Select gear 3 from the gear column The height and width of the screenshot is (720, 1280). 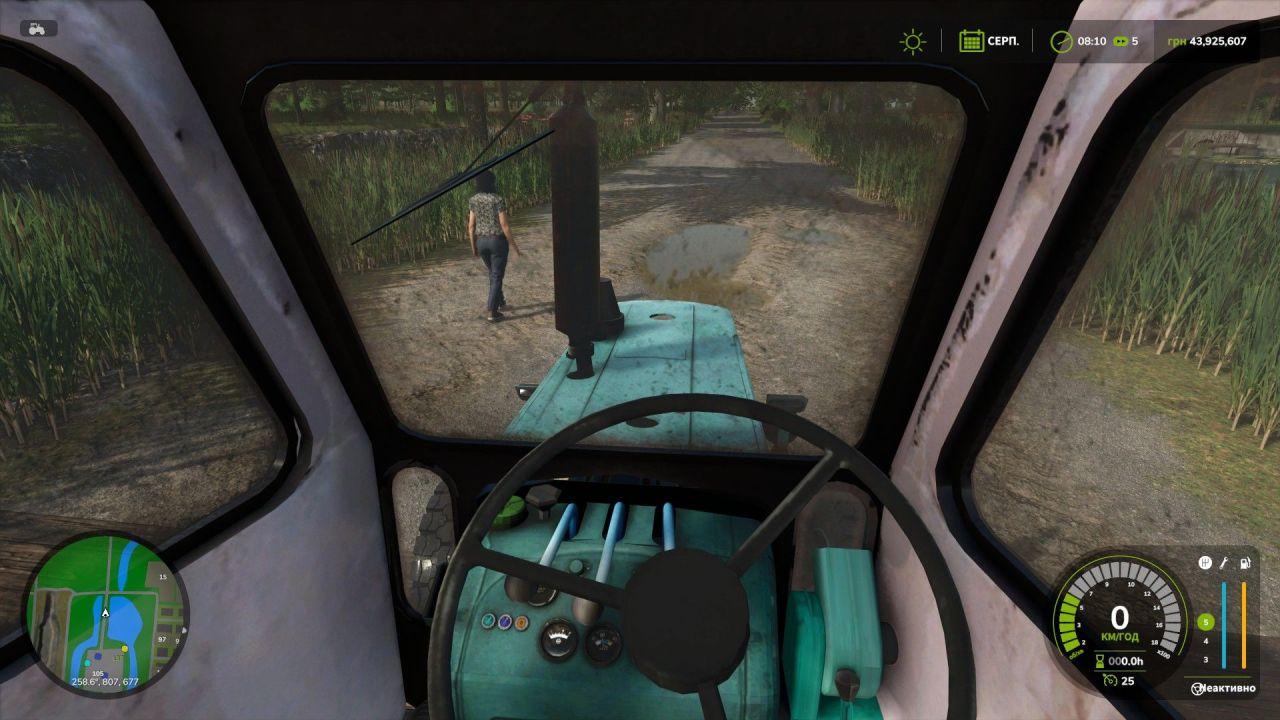point(1205,659)
